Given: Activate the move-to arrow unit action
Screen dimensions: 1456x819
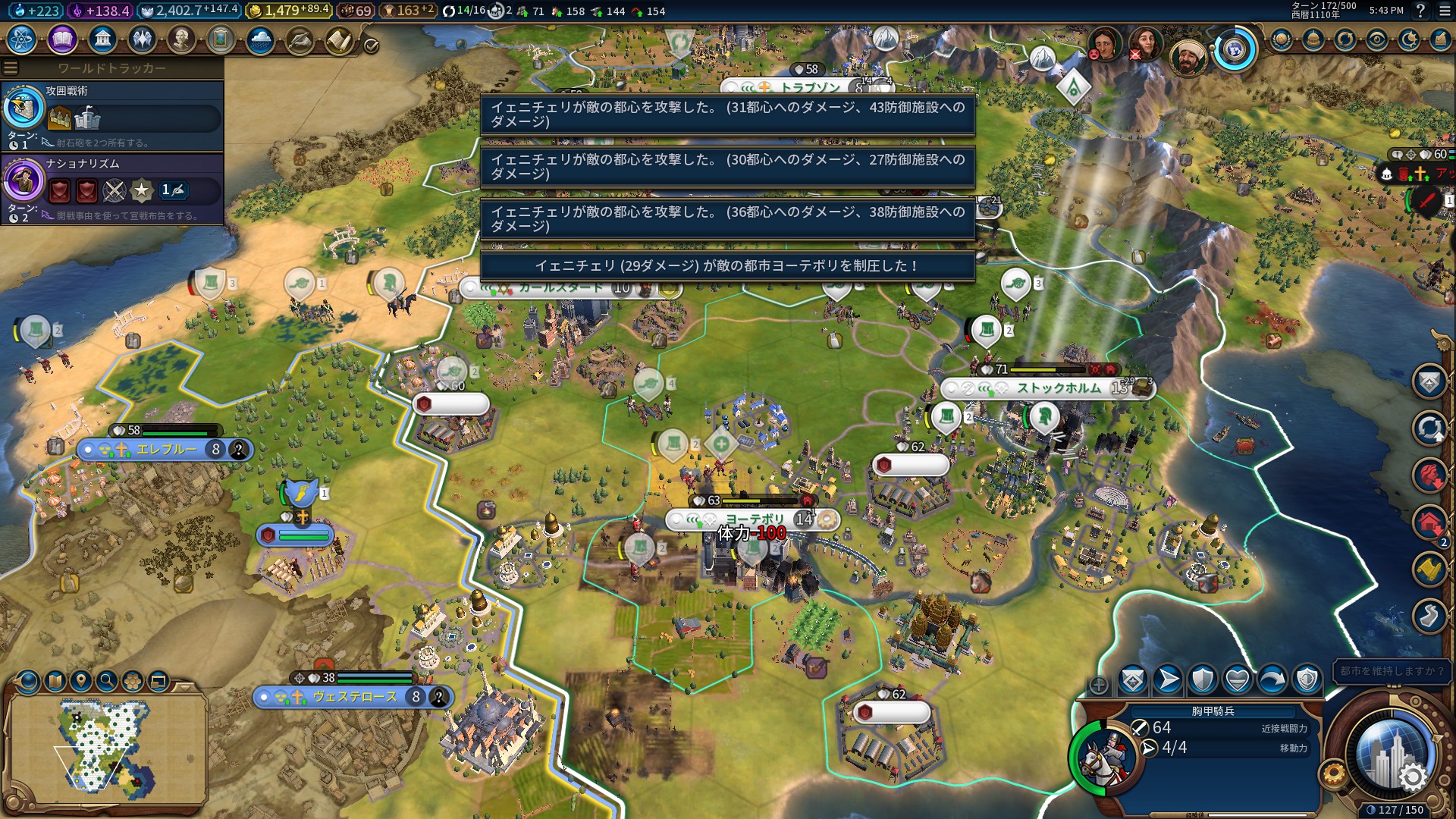Looking at the screenshot, I should tap(1168, 680).
